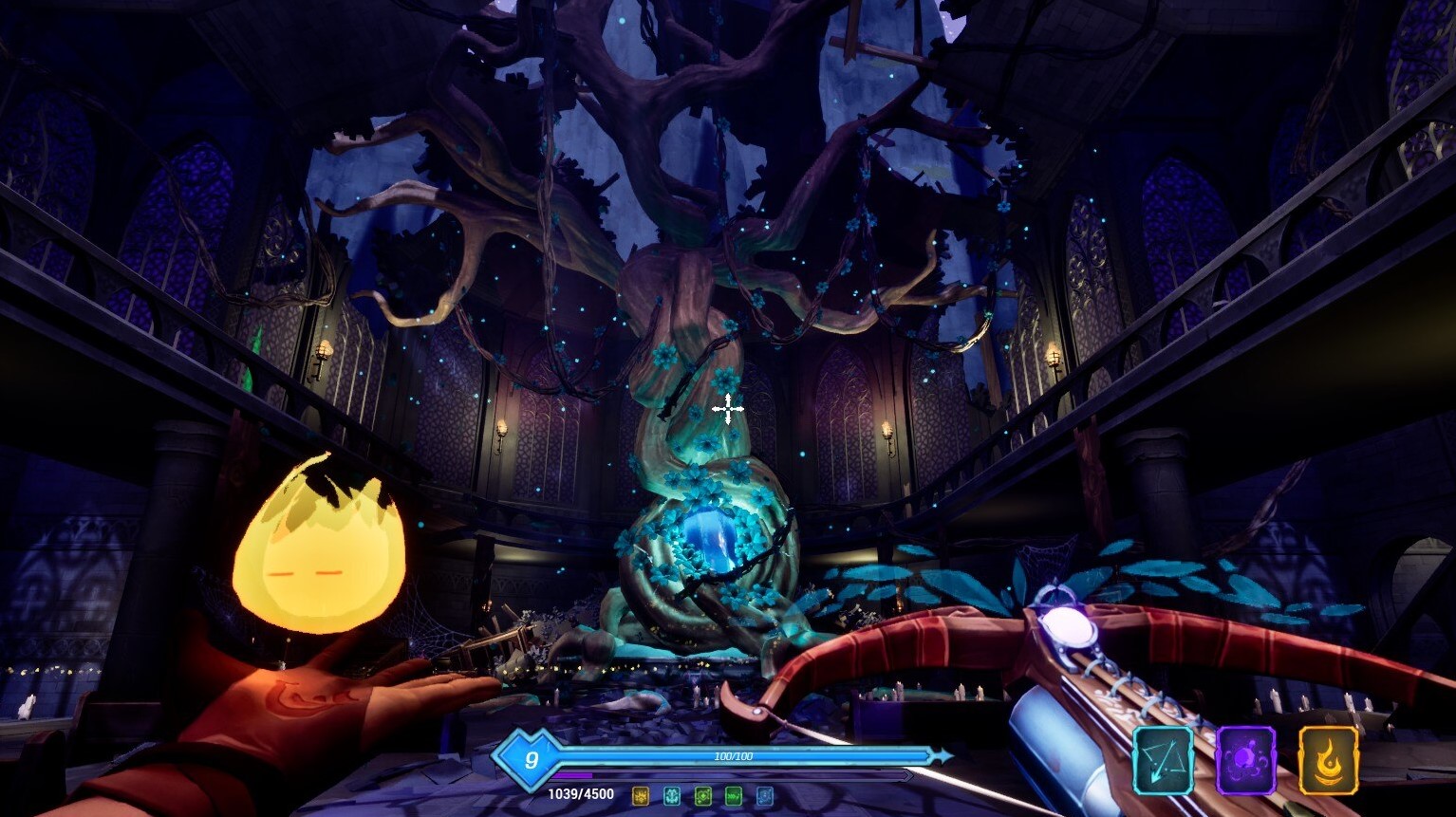Select the small blue buff icon
The width and height of the screenshot is (1456, 817).
764,795
